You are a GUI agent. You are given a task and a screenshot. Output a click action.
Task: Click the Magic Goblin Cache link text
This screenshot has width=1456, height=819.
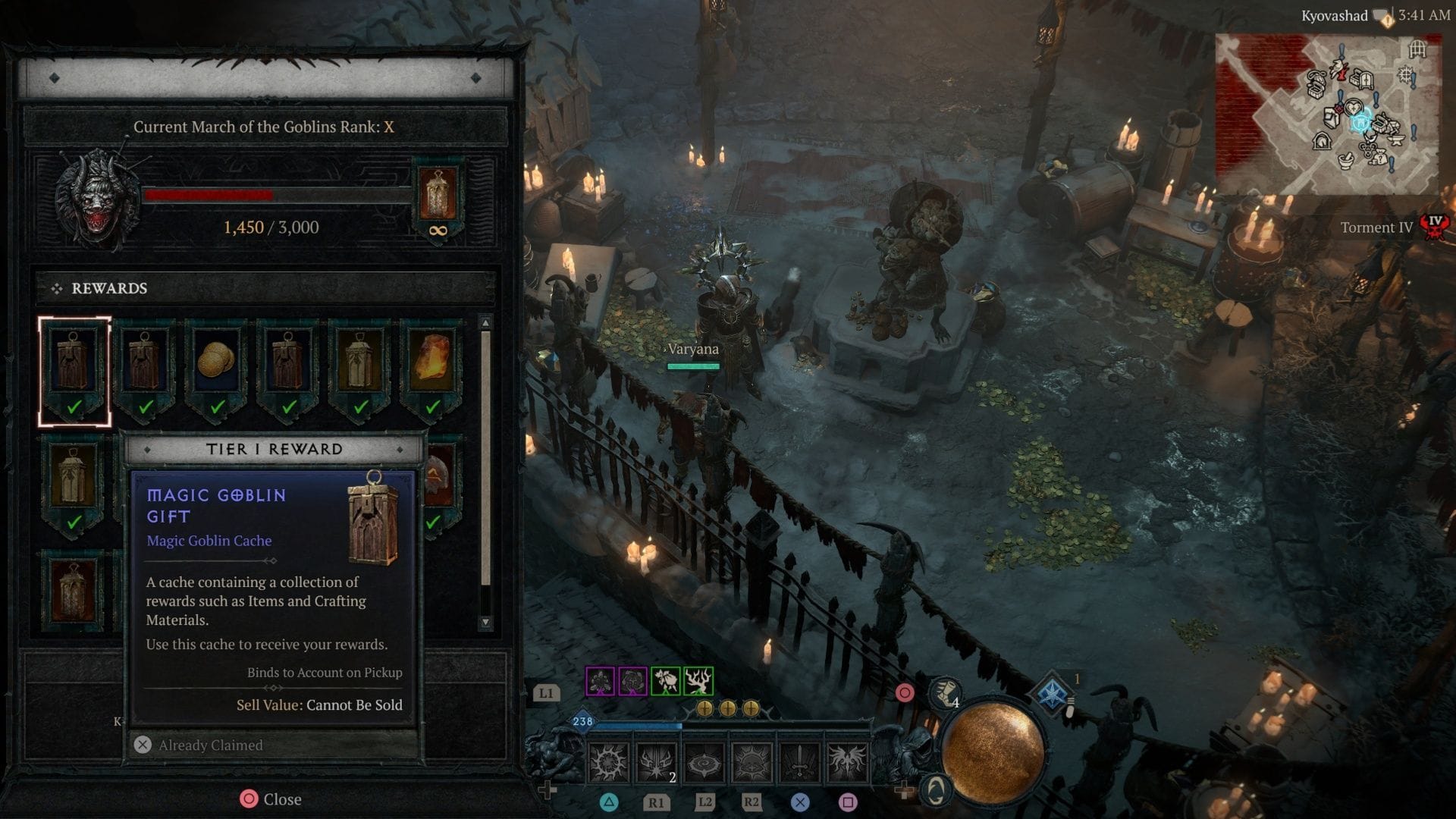pos(209,540)
